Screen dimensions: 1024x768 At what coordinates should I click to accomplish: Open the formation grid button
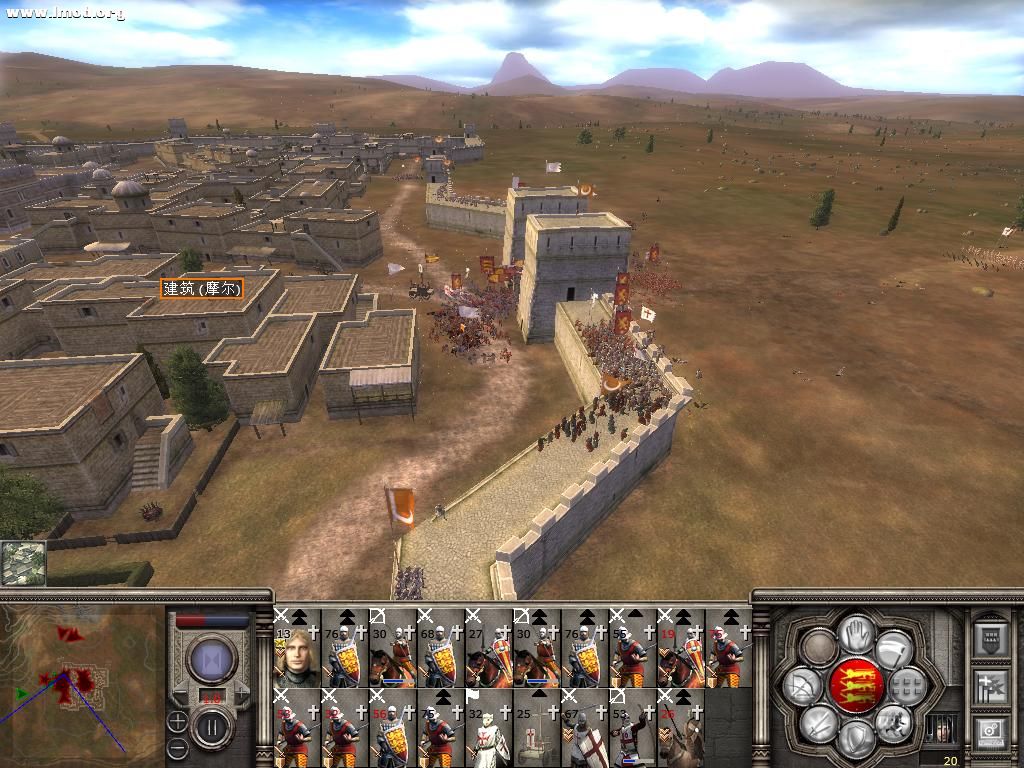(908, 686)
